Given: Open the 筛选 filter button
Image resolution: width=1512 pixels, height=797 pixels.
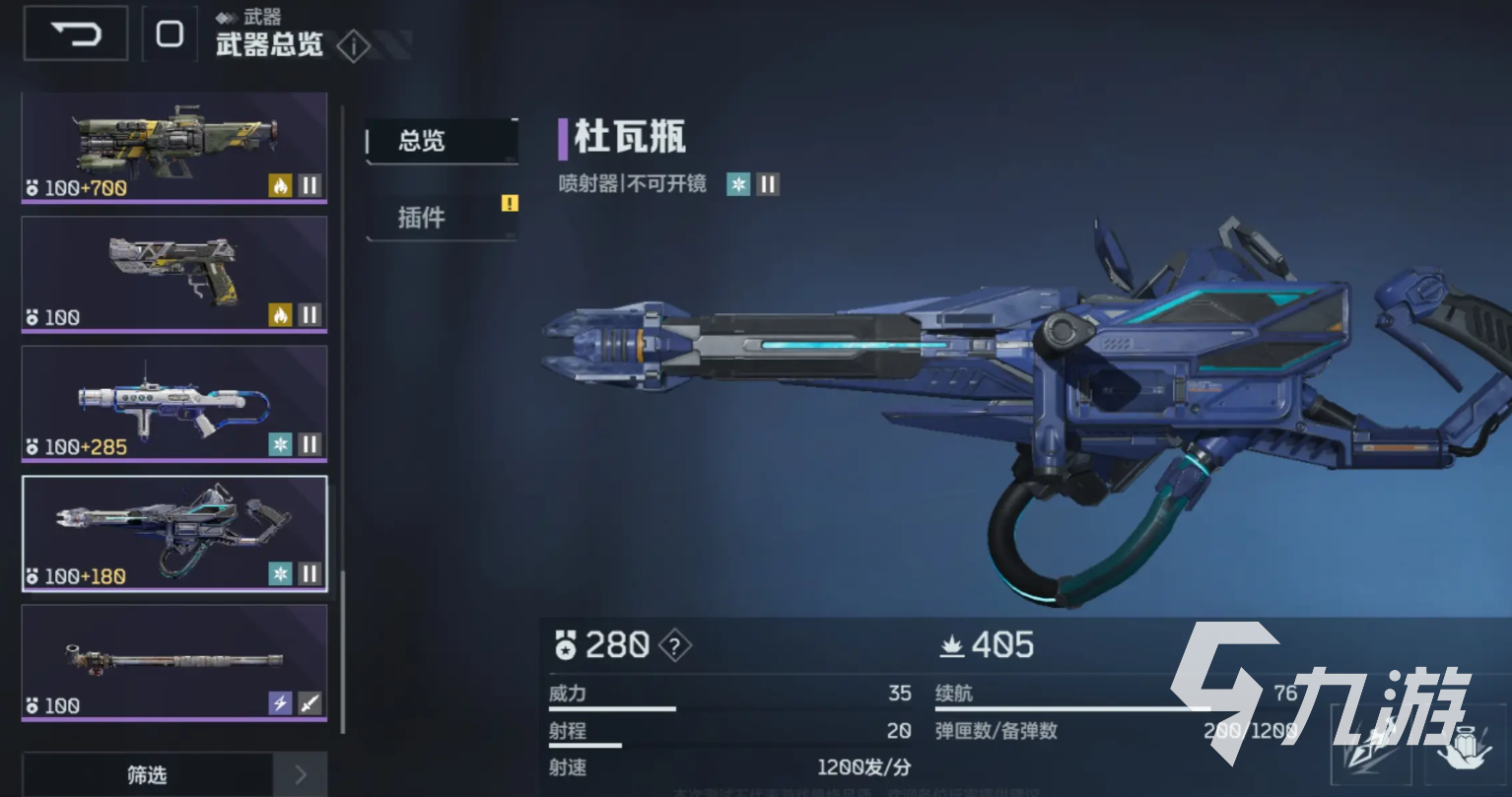Looking at the screenshot, I should (147, 775).
